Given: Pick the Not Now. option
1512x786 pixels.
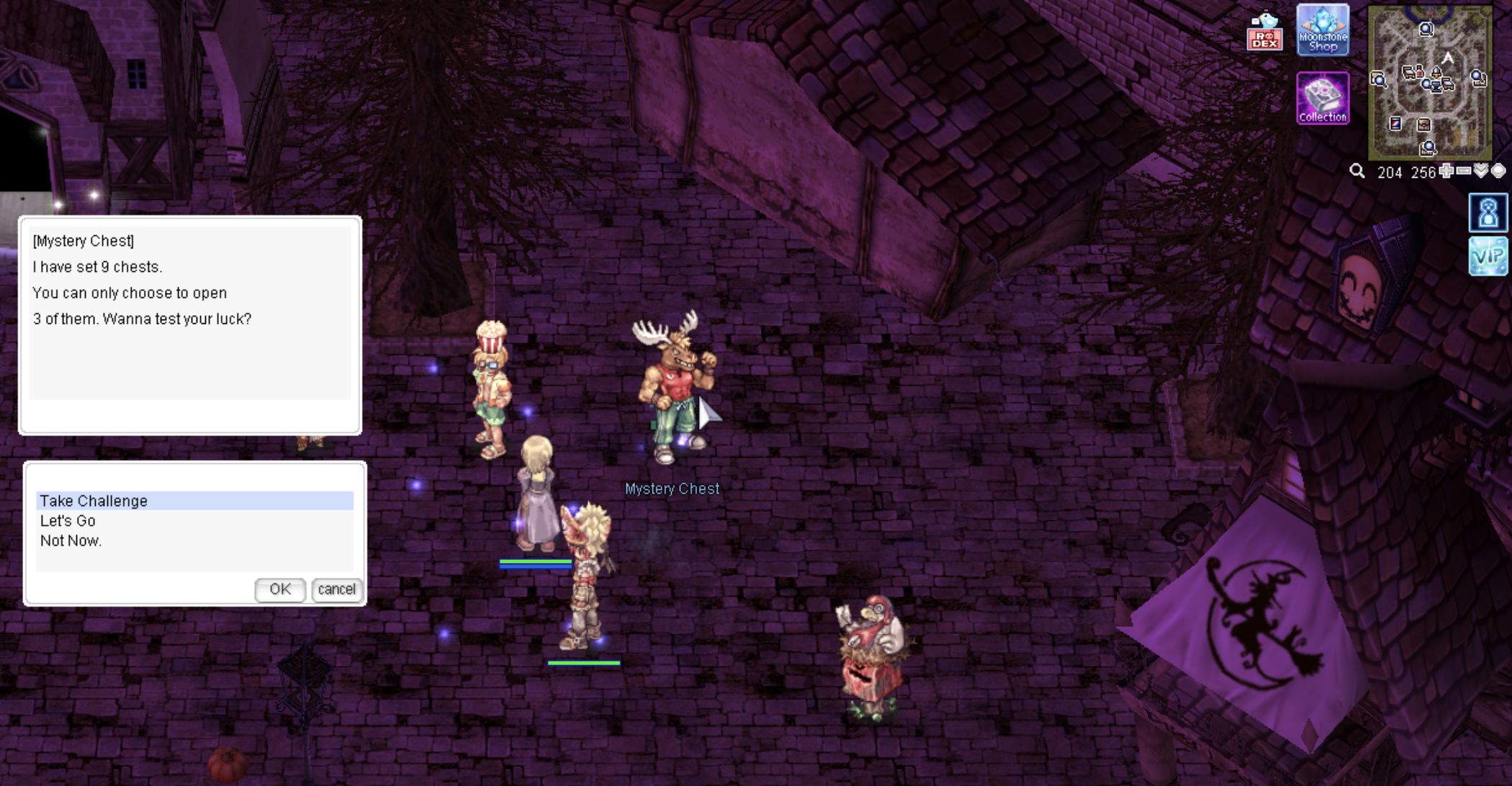Looking at the screenshot, I should tap(71, 541).
